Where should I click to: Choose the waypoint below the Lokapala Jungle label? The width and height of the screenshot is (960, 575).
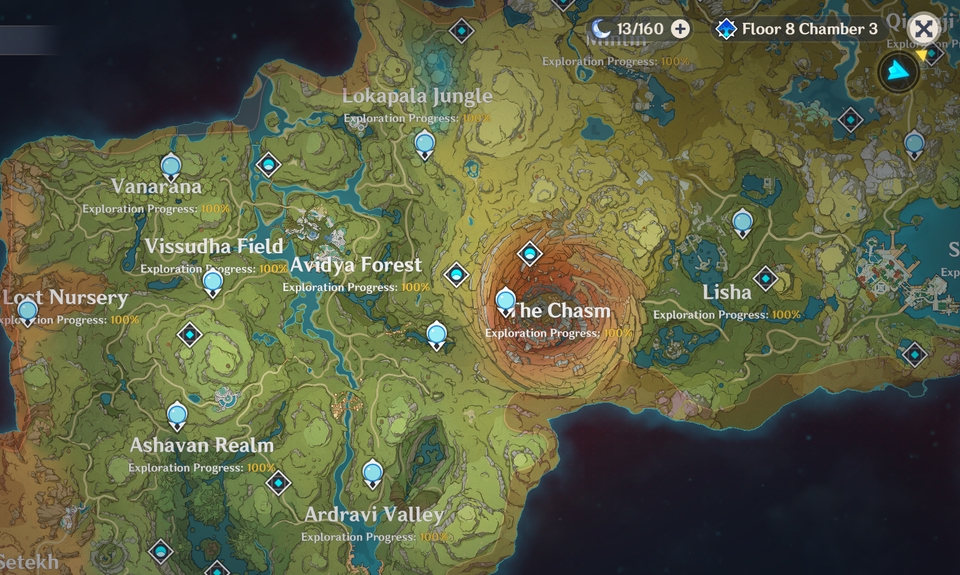point(425,144)
